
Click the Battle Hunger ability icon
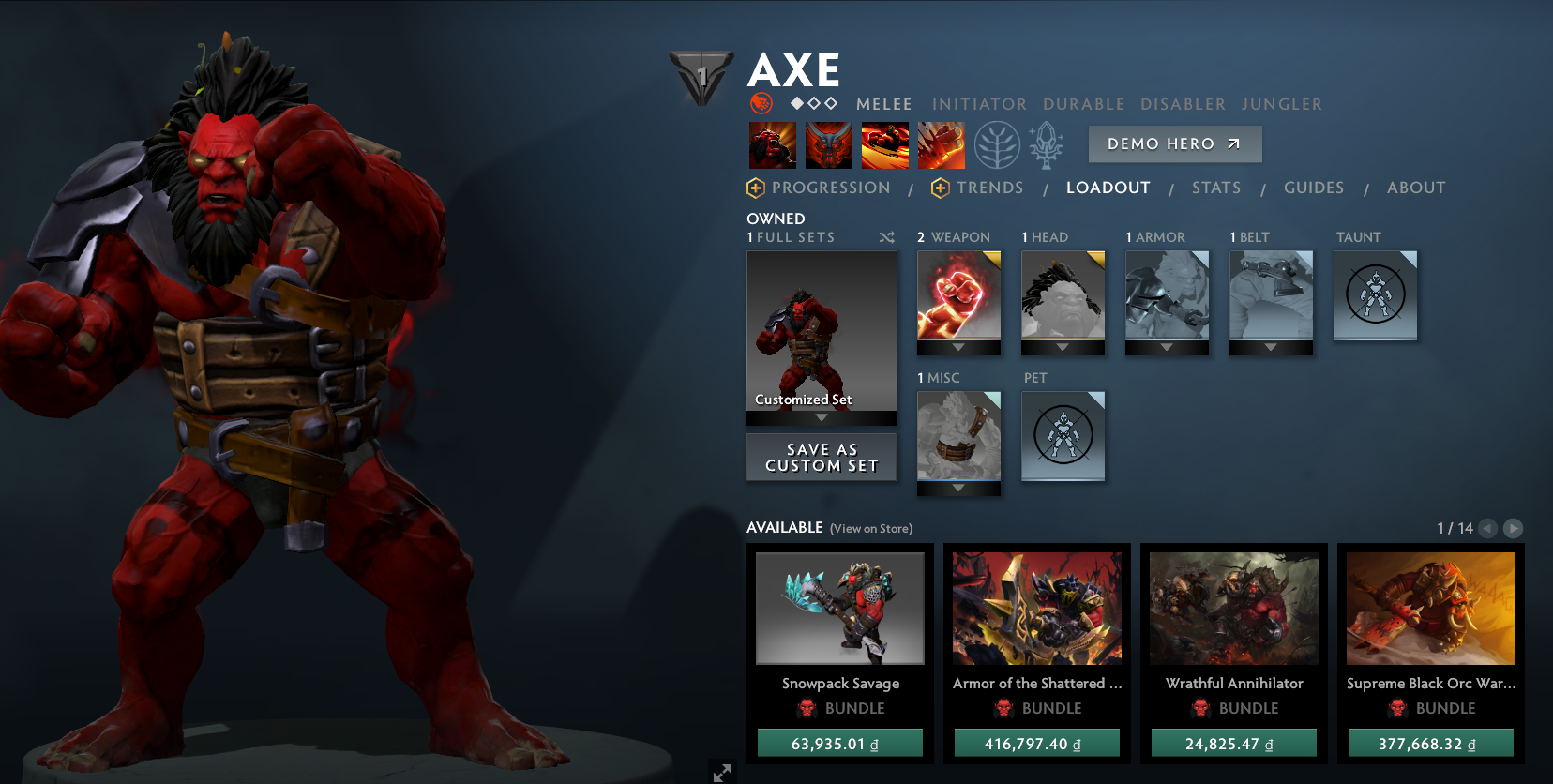coord(828,145)
